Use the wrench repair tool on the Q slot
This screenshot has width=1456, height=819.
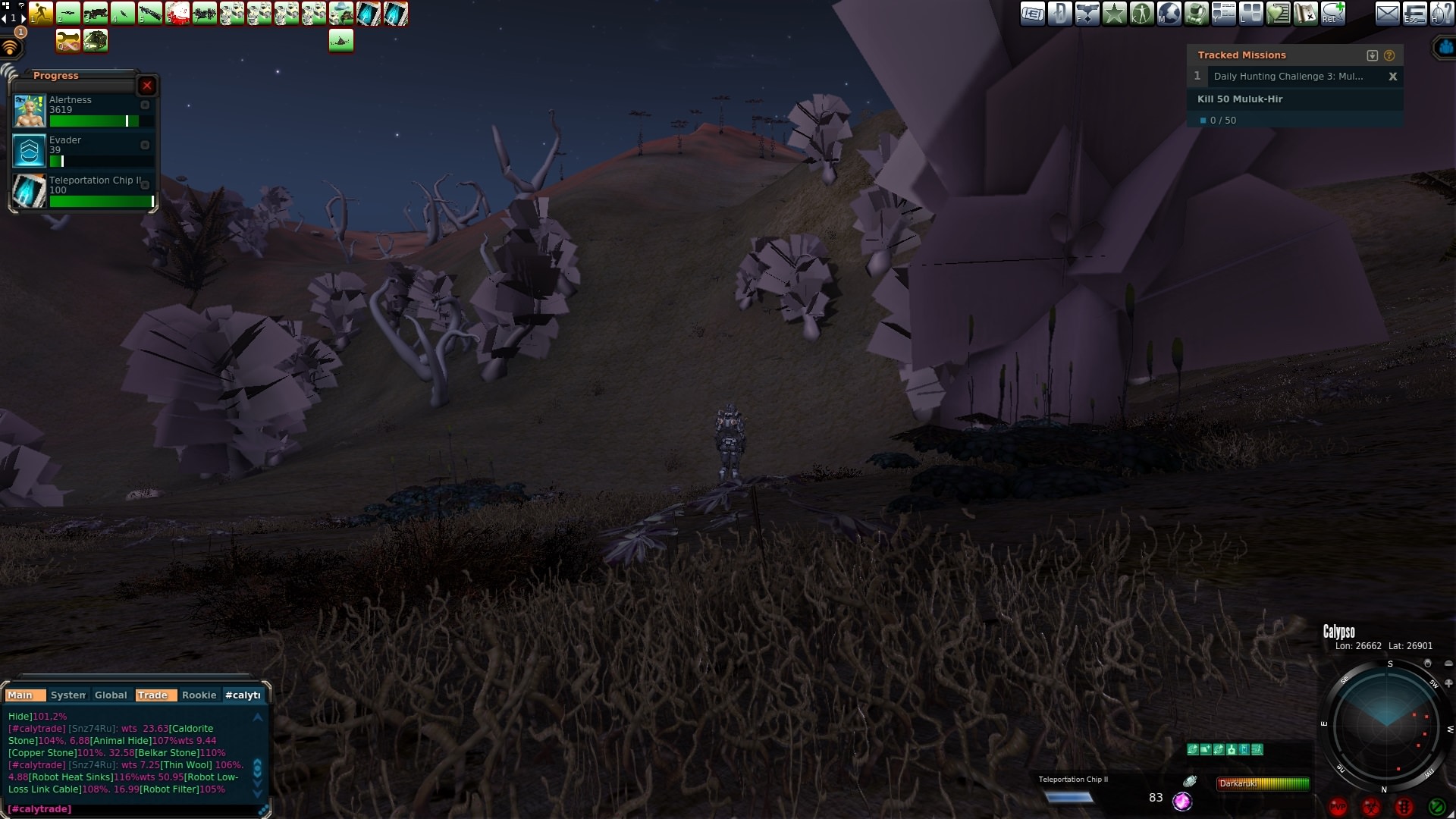pyautogui.click(x=67, y=41)
